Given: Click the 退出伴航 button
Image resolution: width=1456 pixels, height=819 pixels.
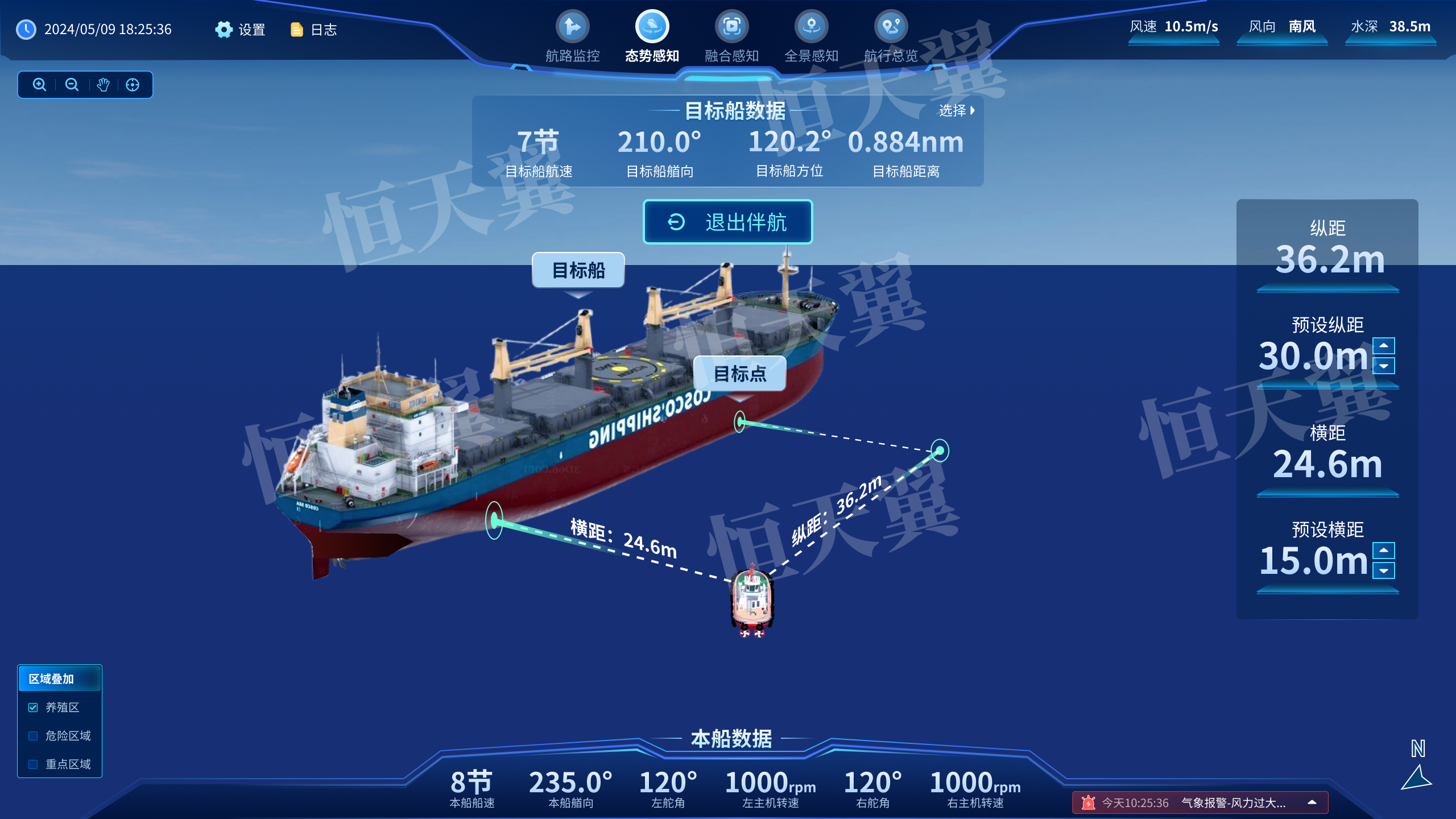Looking at the screenshot, I should (727, 222).
